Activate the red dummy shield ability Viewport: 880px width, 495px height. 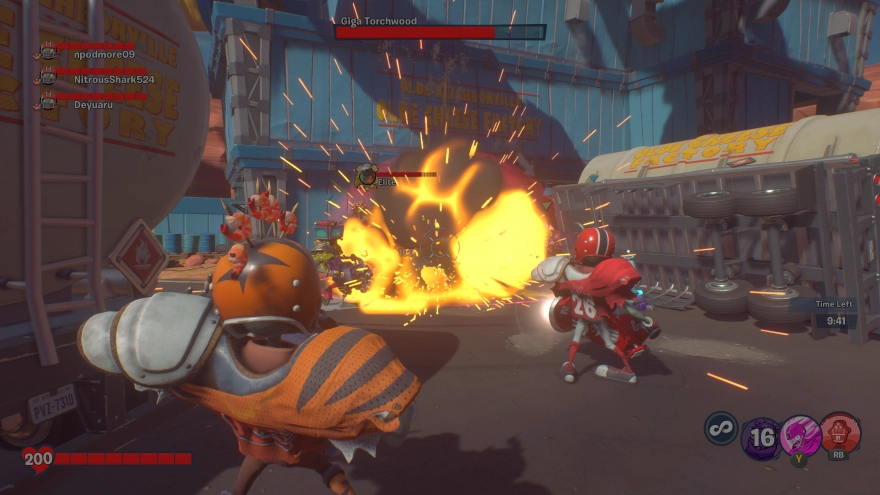(x=840, y=434)
